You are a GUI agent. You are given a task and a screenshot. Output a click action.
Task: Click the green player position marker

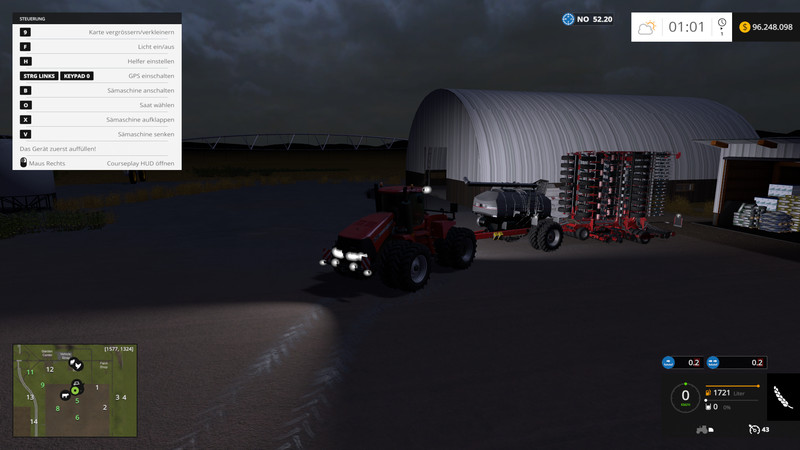point(75,390)
